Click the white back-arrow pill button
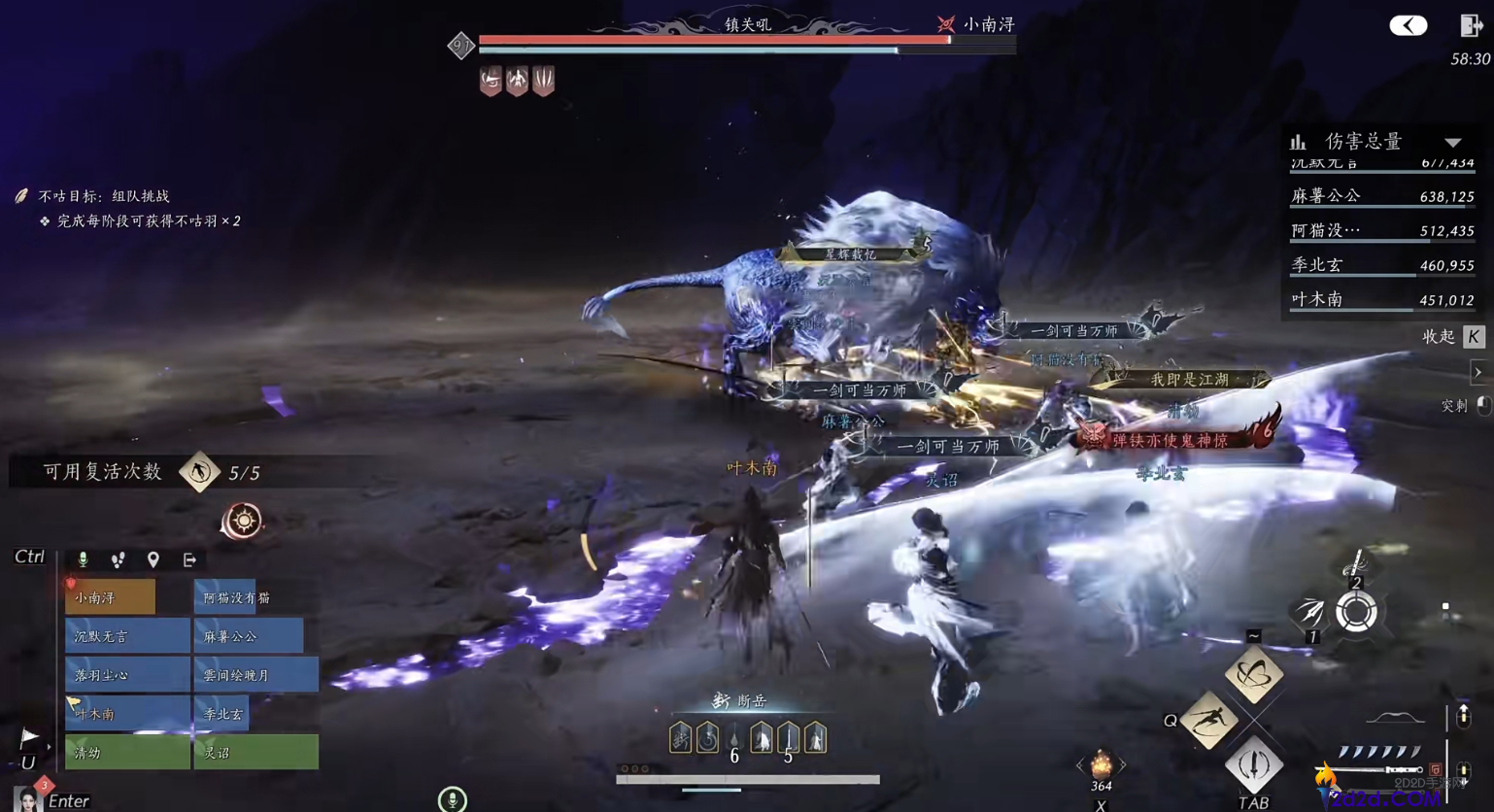The height and width of the screenshot is (812, 1494). (1408, 25)
